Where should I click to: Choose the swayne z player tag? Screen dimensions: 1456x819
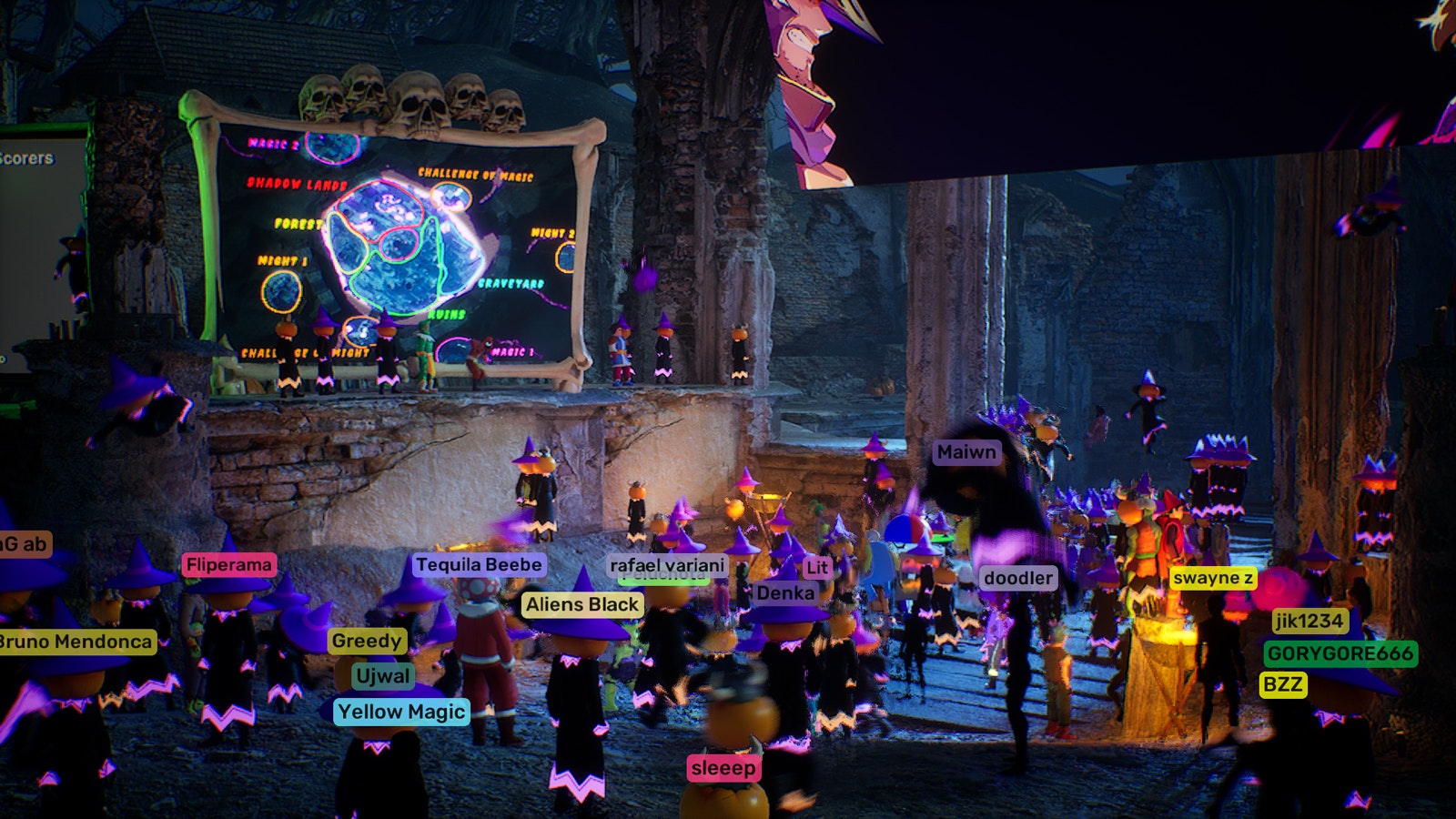[1213, 578]
